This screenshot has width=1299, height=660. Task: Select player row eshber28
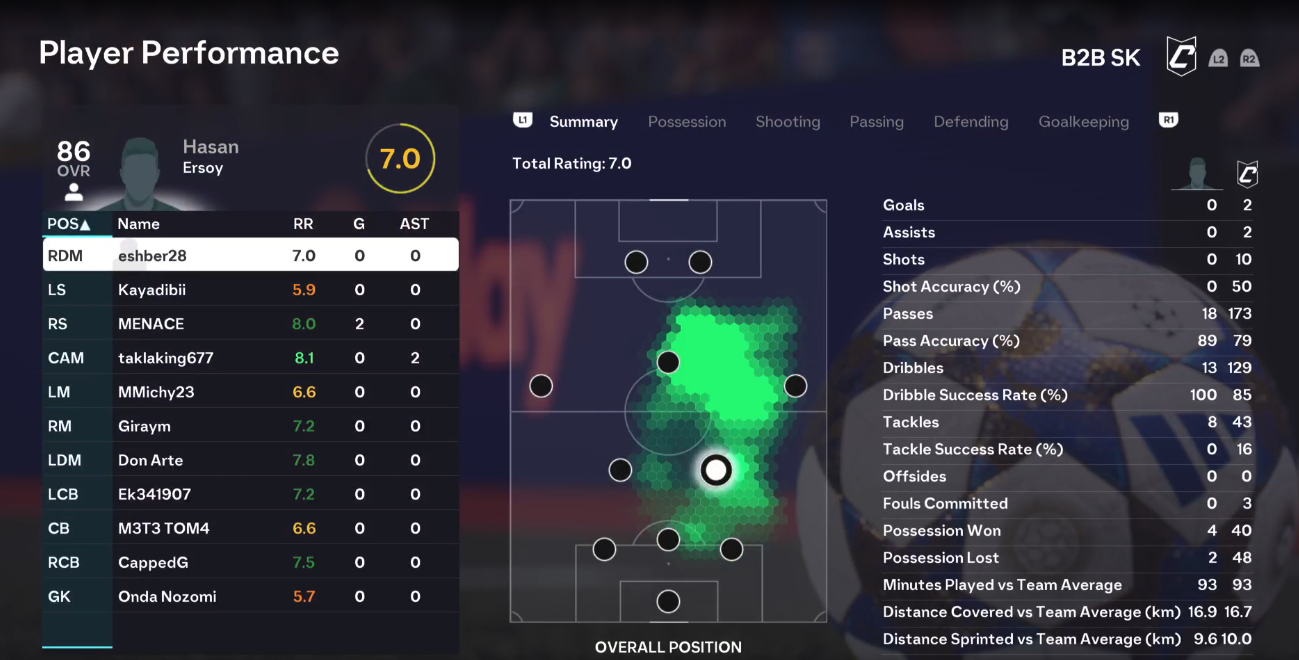pos(250,256)
